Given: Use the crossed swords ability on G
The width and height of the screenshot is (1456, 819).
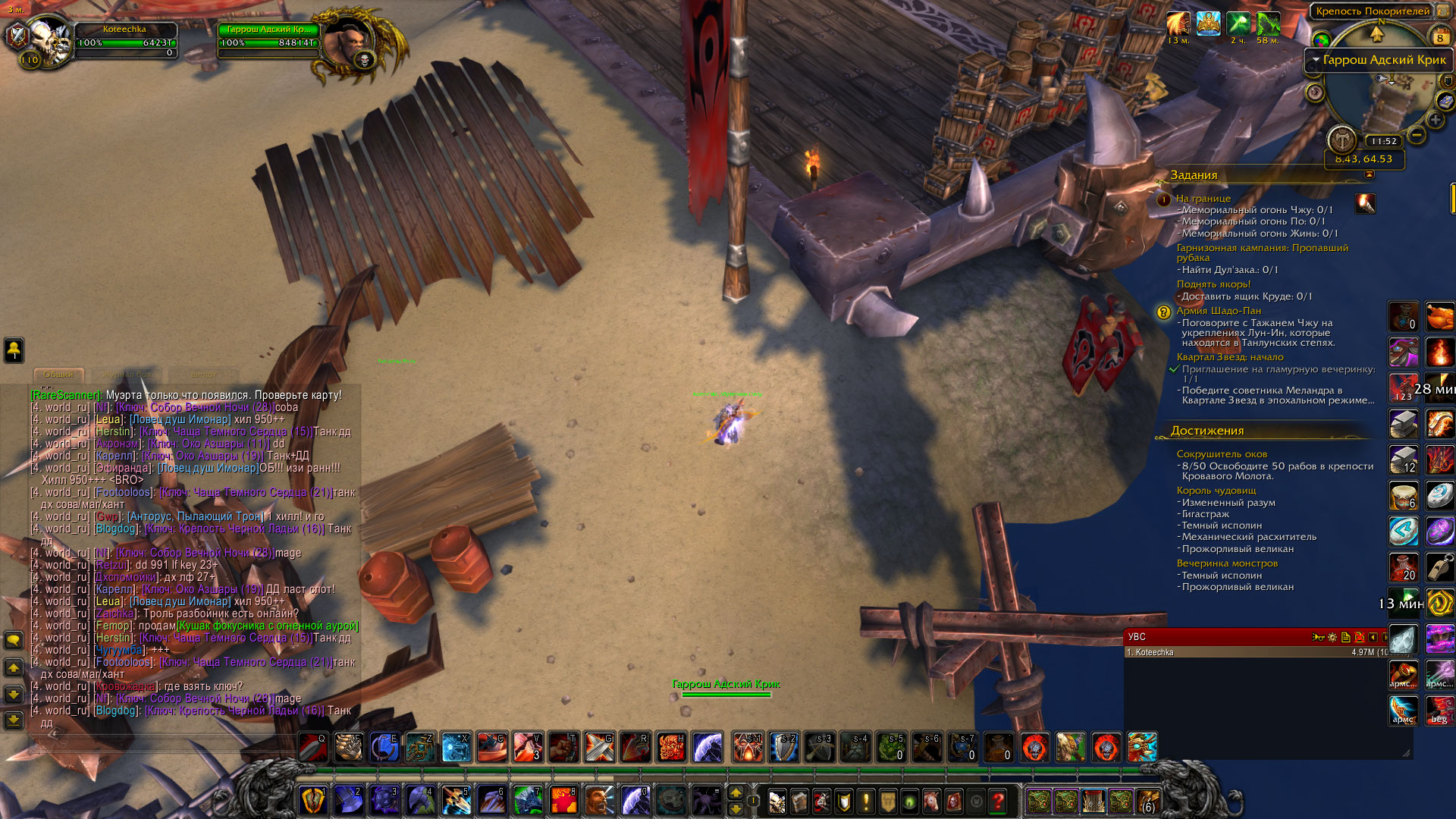Looking at the screenshot, I should pyautogui.click(x=599, y=748).
